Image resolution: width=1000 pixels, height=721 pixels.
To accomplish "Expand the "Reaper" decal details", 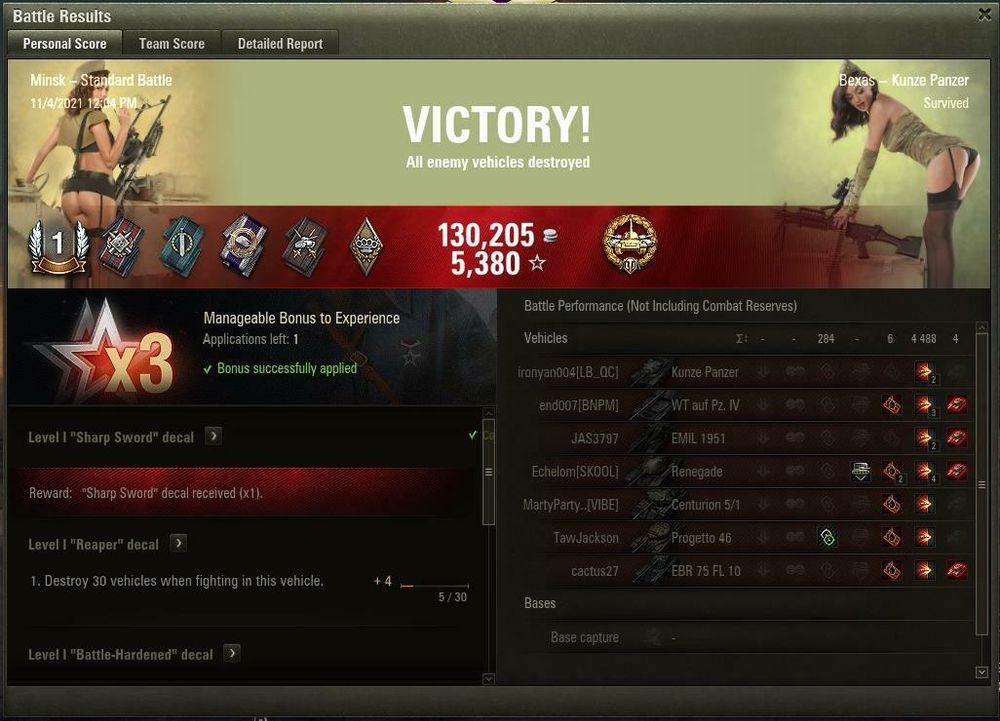I will pyautogui.click(x=178, y=543).
